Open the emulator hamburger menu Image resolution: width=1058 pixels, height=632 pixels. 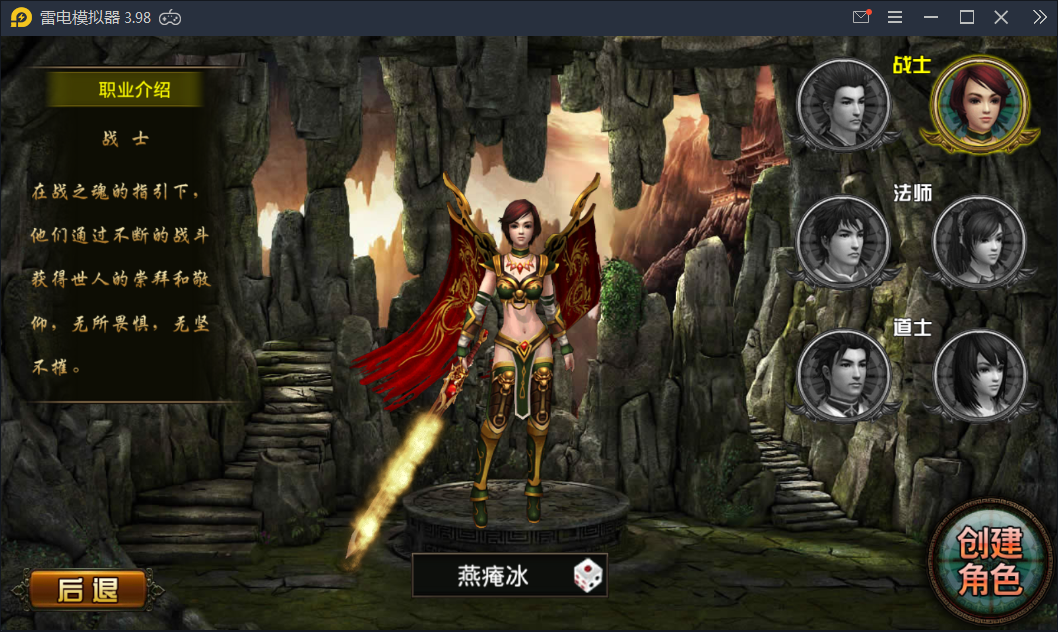click(x=895, y=17)
